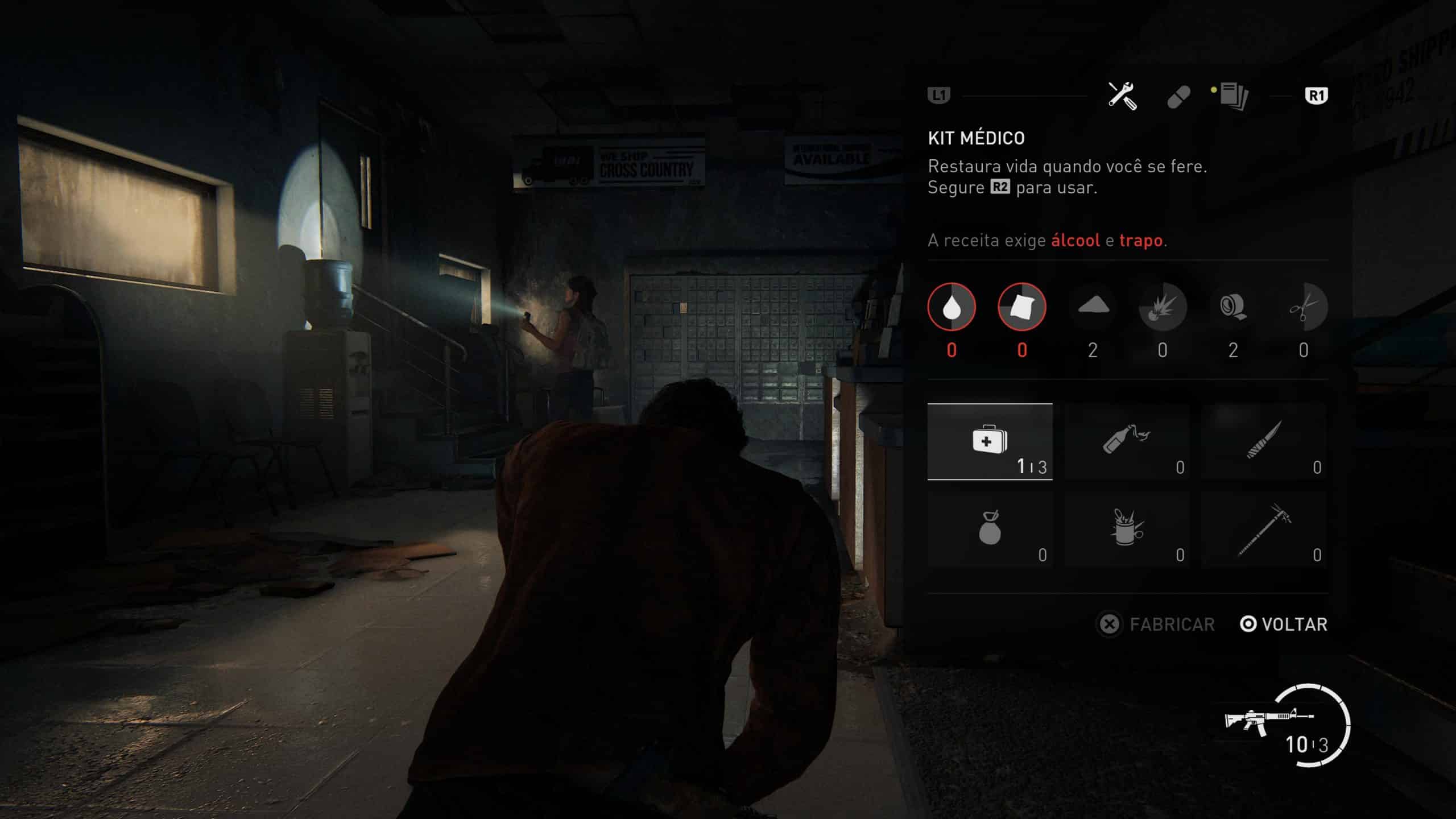Pick the smoke bomb recipe slot
The width and height of the screenshot is (1456, 819).
pos(990,529)
